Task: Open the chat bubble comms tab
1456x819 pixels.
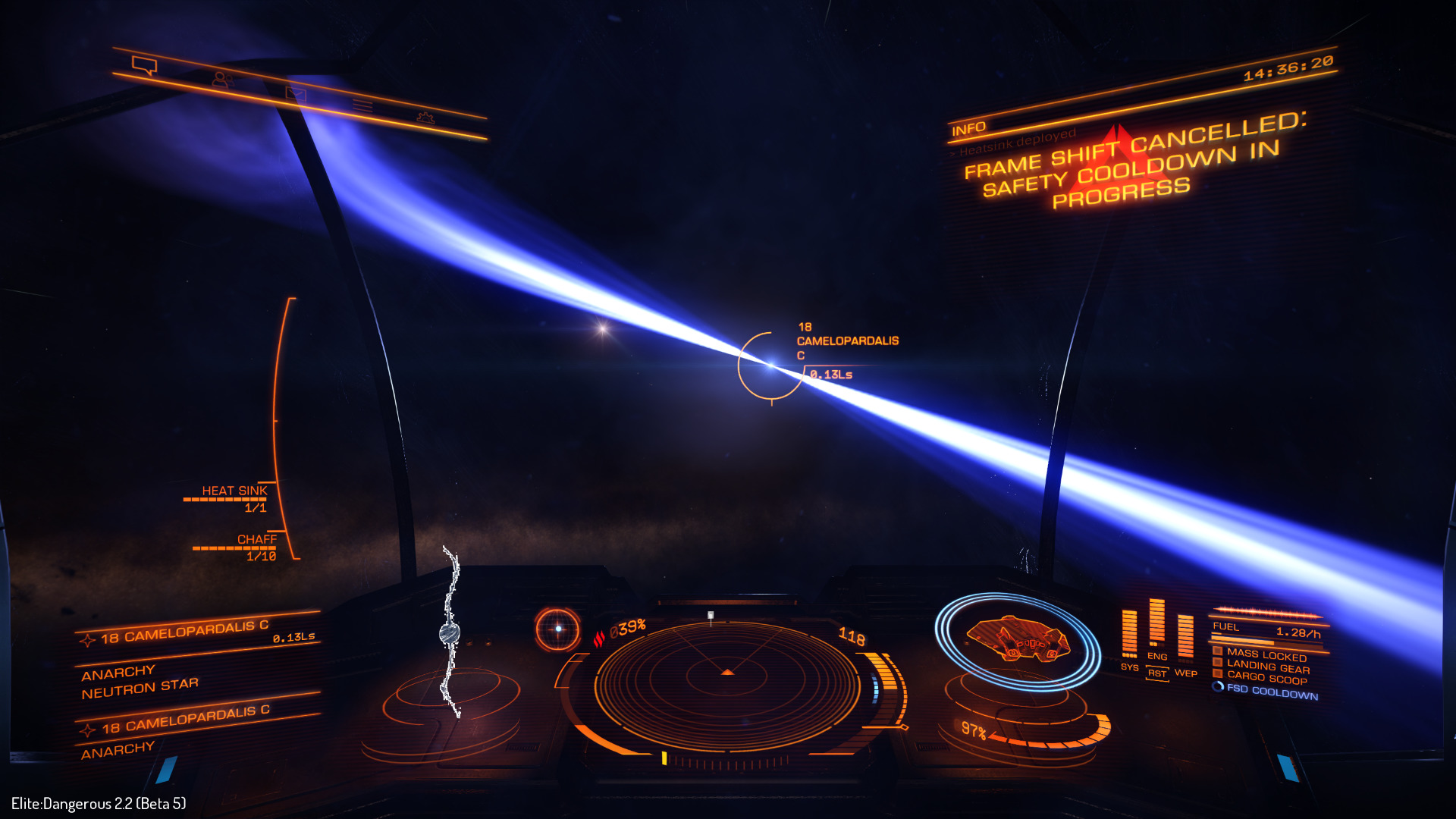Action: [x=144, y=66]
